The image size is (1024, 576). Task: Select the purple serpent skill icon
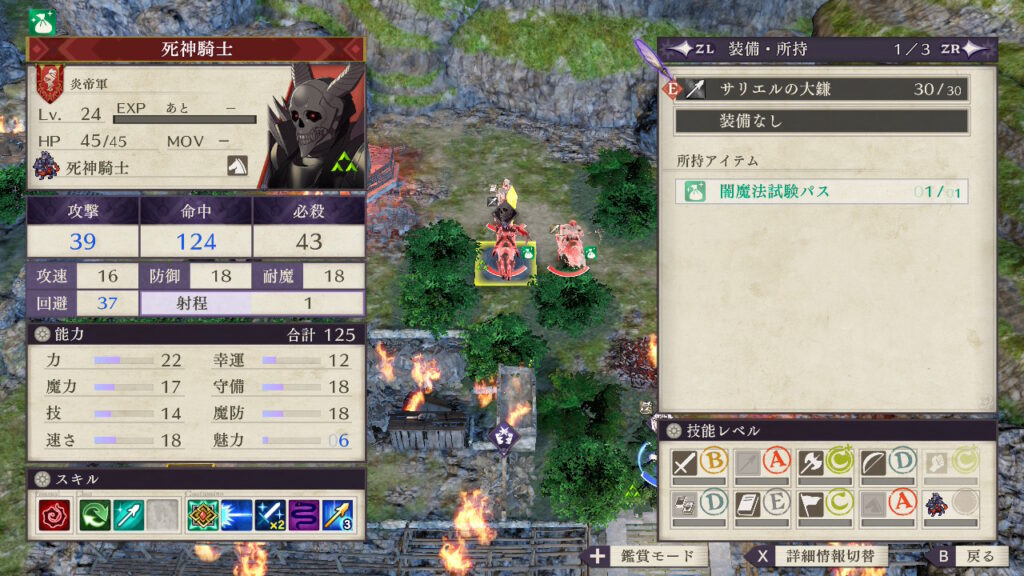303,514
